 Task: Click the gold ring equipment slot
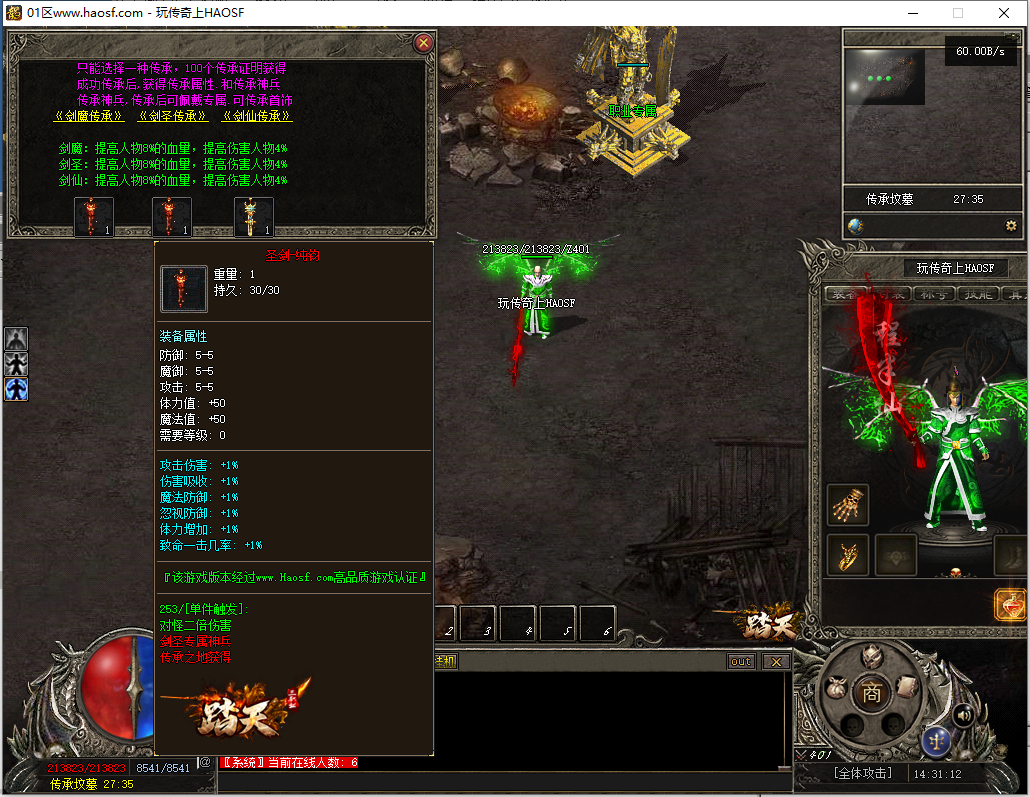[x=848, y=555]
